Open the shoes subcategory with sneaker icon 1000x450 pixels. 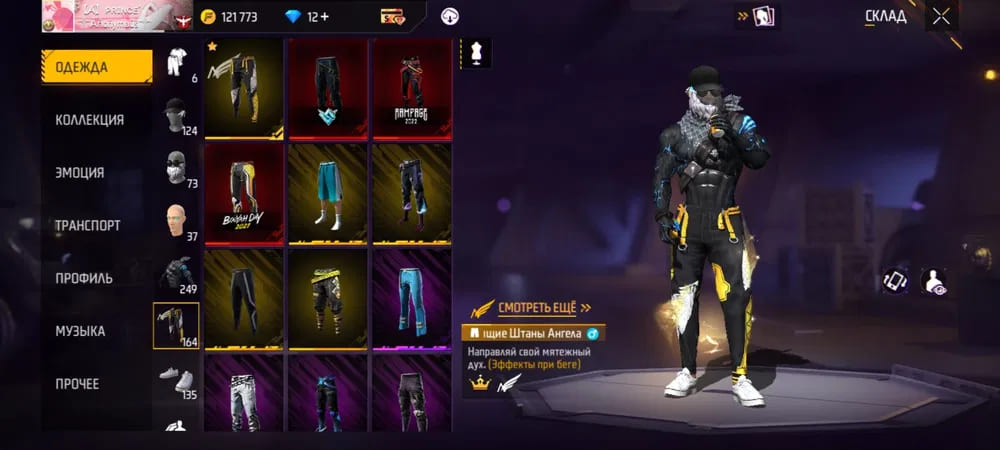tap(176, 379)
